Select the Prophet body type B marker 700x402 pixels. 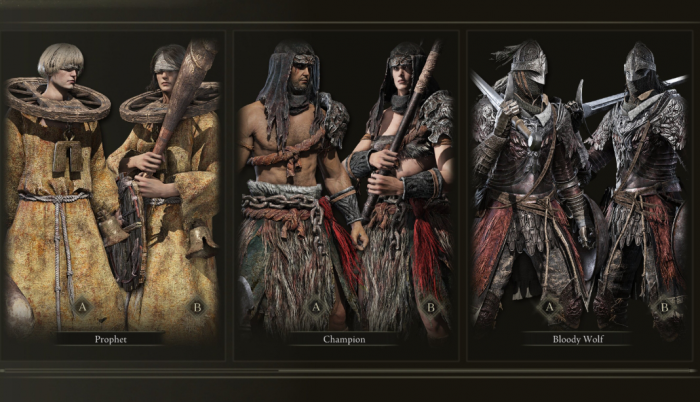[x=196, y=307]
